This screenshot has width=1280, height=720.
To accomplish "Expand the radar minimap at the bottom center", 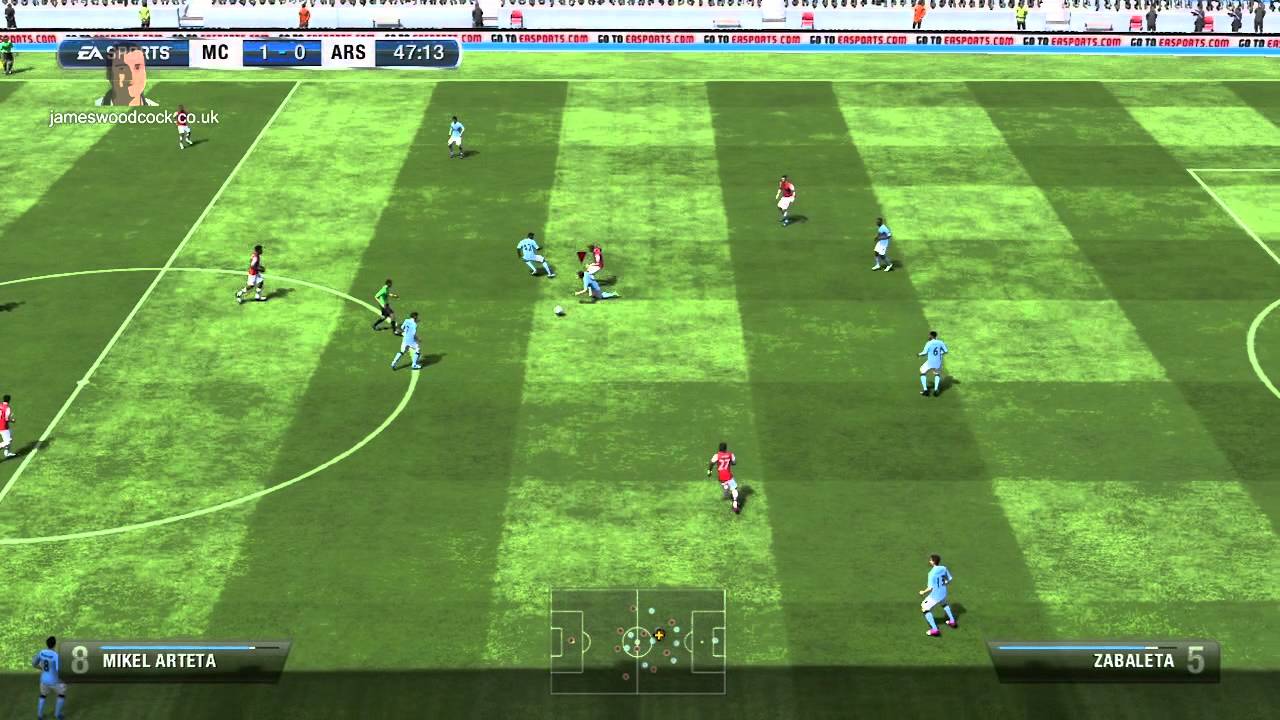I will (x=640, y=640).
